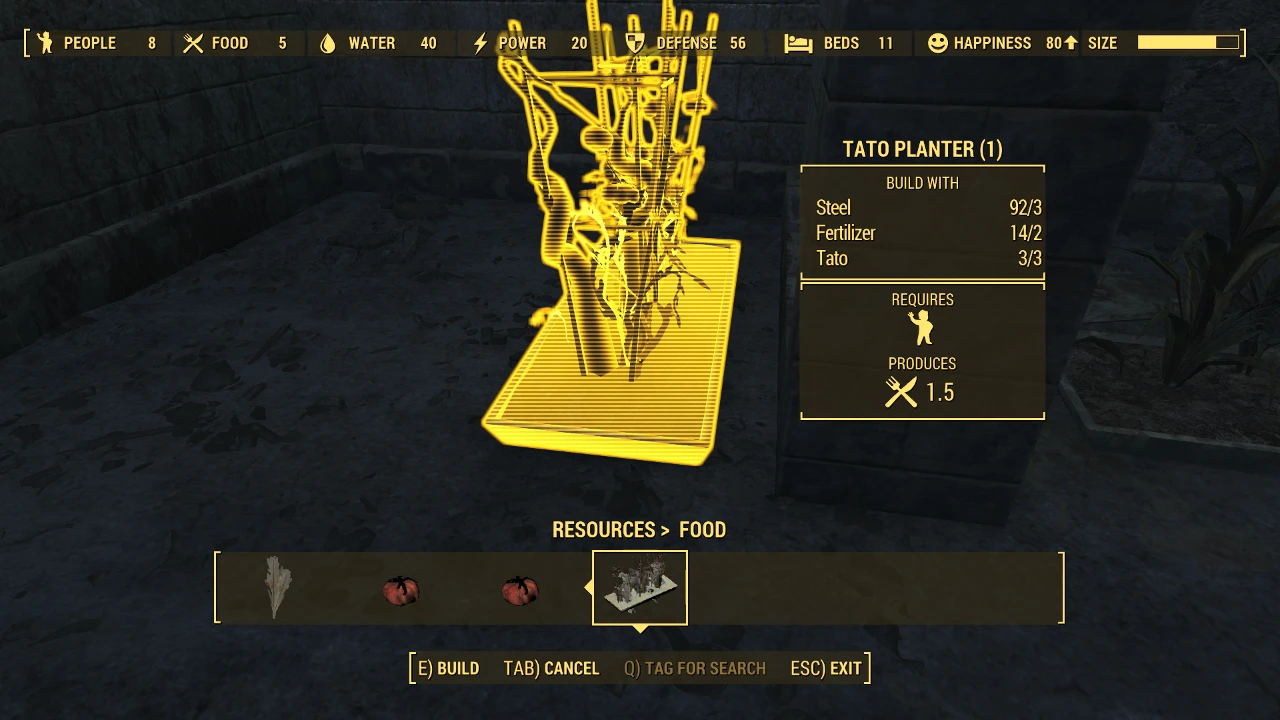Select the Tato Planter build item
Image resolution: width=1280 pixels, height=720 pixels.
640,588
